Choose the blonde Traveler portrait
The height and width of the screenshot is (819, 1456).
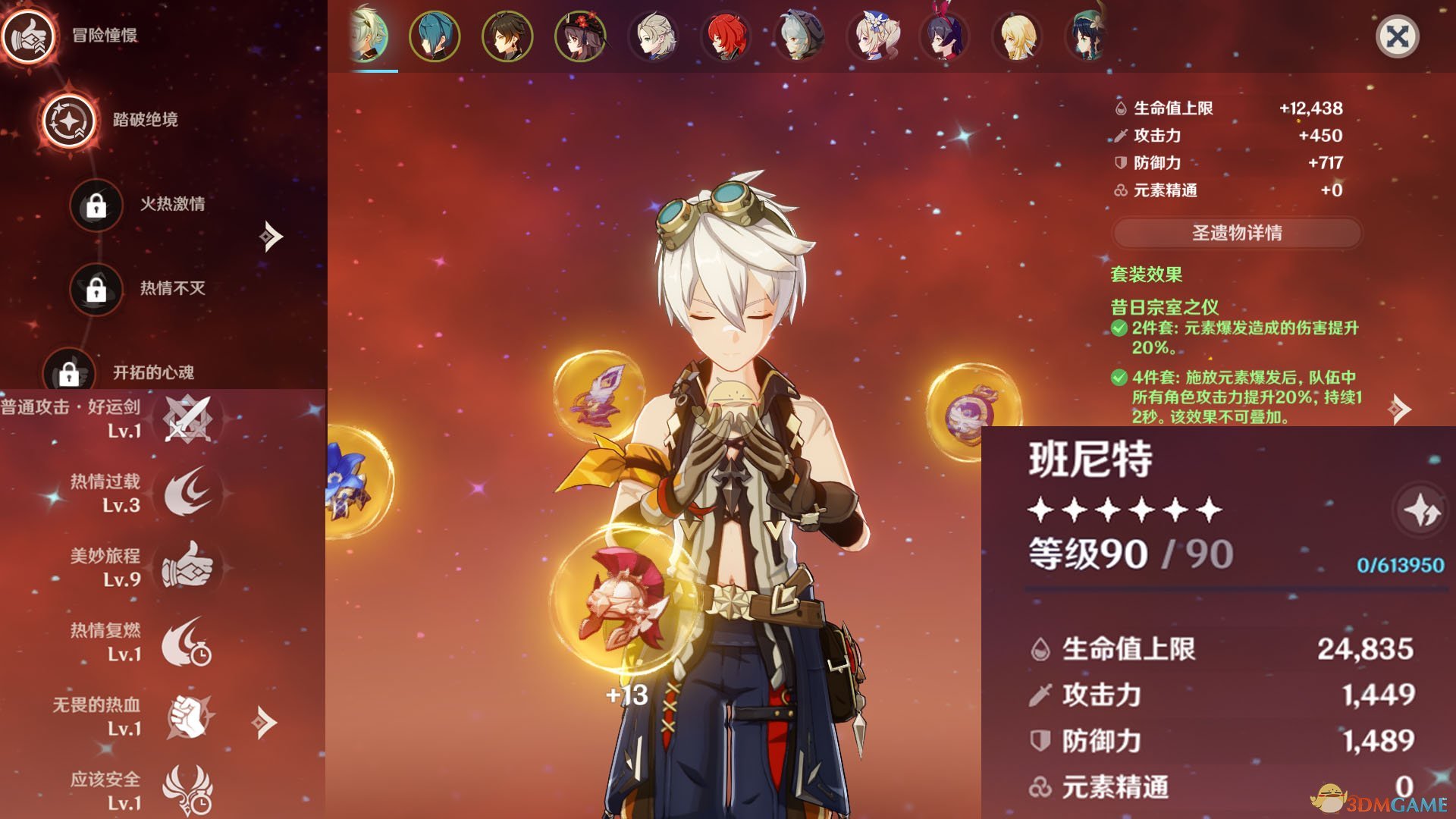coord(1017,36)
